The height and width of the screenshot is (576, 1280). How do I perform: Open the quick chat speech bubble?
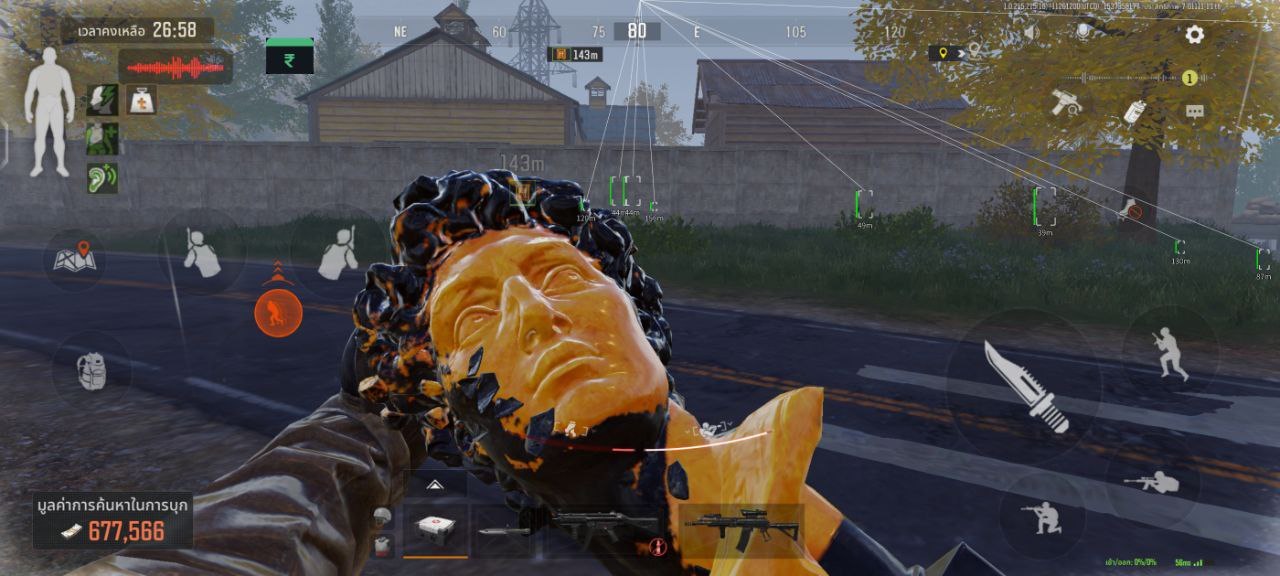pyautogui.click(x=1194, y=112)
